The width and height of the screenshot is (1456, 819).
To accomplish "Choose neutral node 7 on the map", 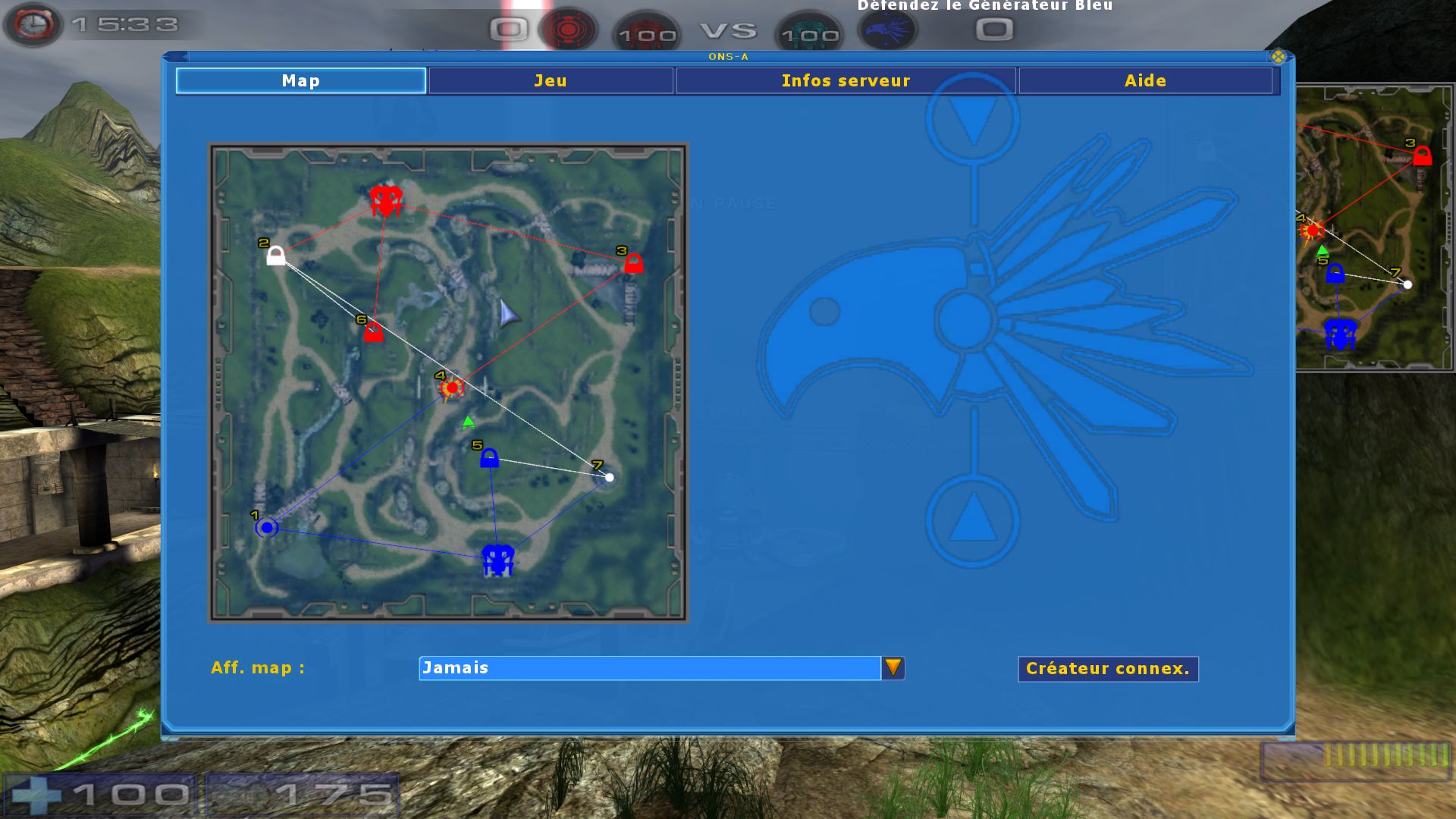I will 609,477.
